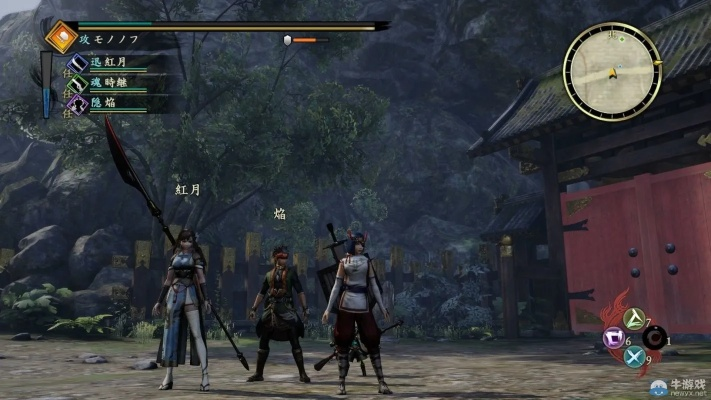Use the black circle skill icon
Image resolution: width=711 pixels, height=400 pixels.
652,340
